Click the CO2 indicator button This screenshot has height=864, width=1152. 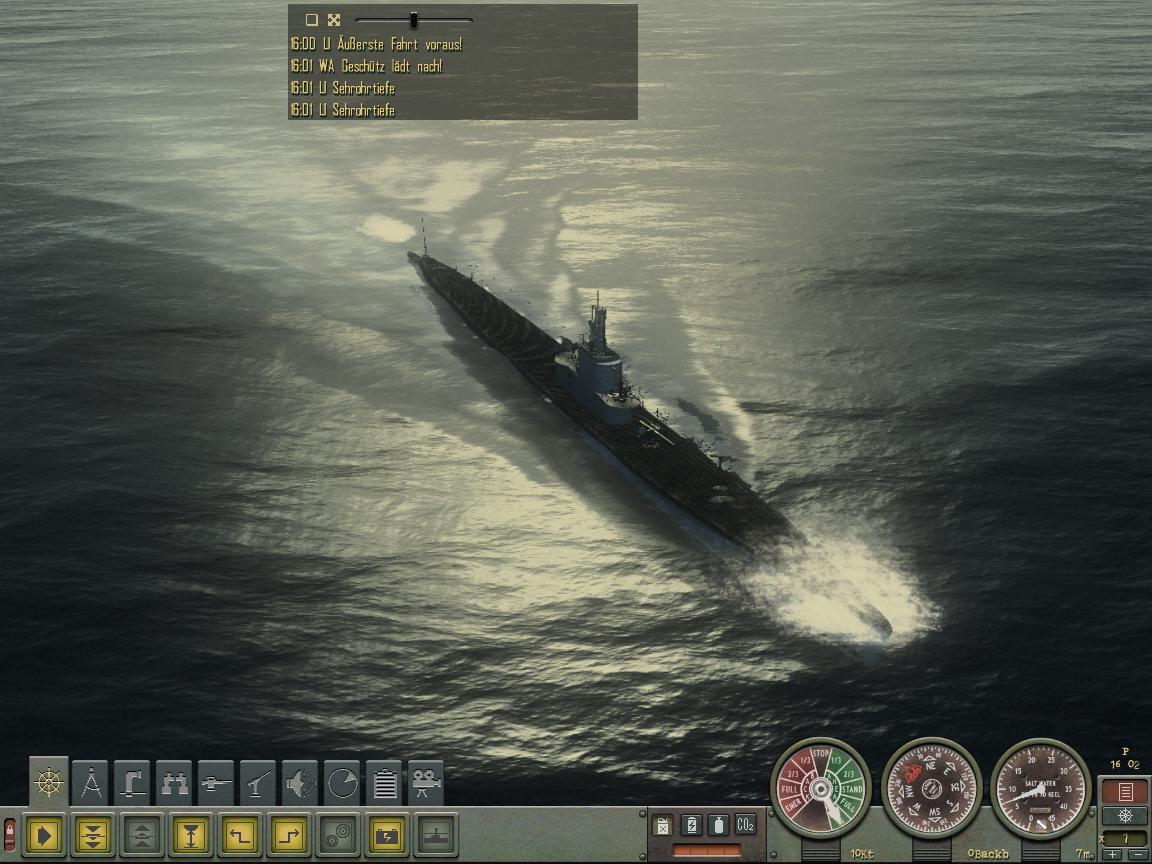pyautogui.click(x=745, y=825)
